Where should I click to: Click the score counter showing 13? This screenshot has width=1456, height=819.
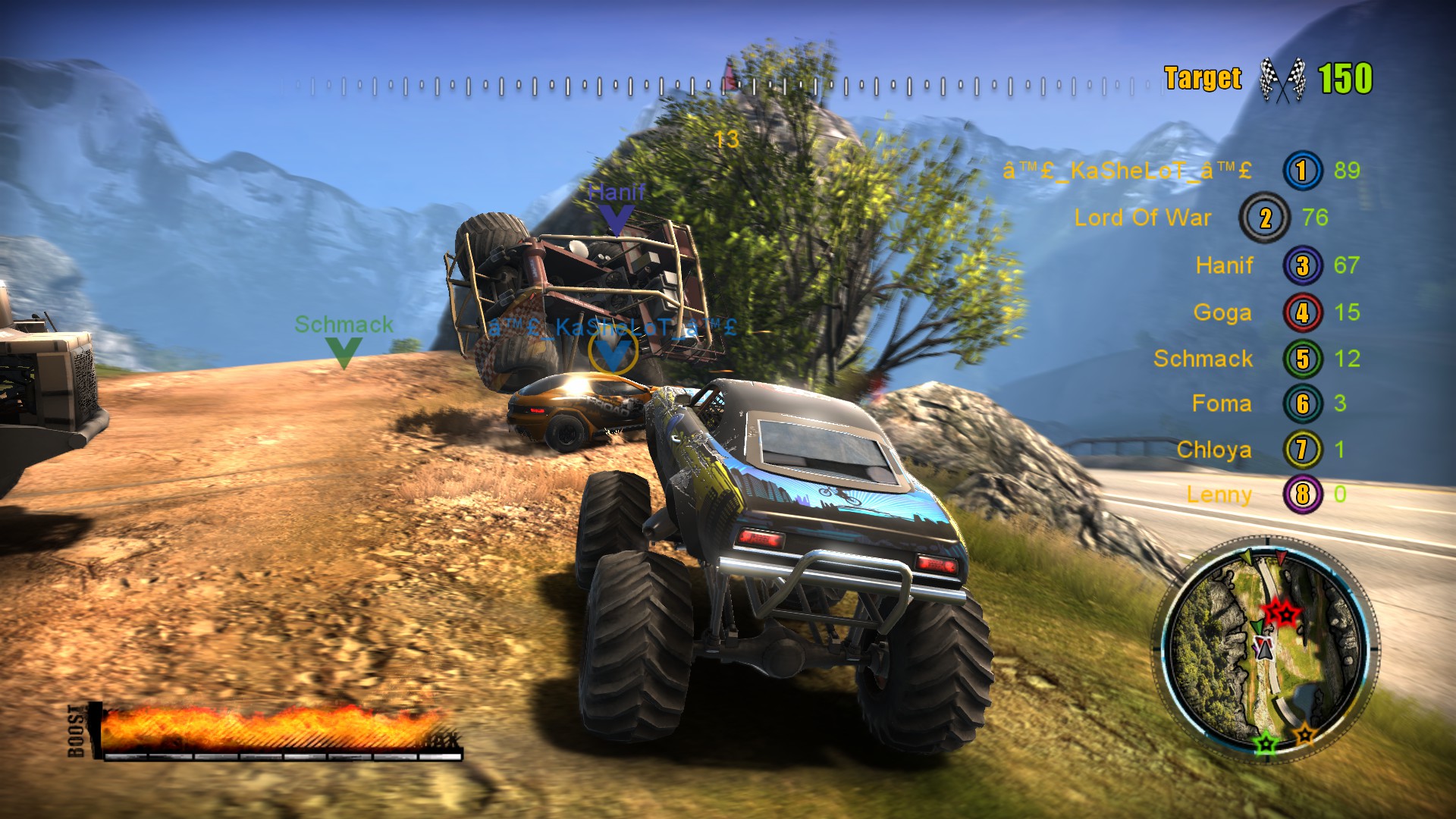coord(726,139)
